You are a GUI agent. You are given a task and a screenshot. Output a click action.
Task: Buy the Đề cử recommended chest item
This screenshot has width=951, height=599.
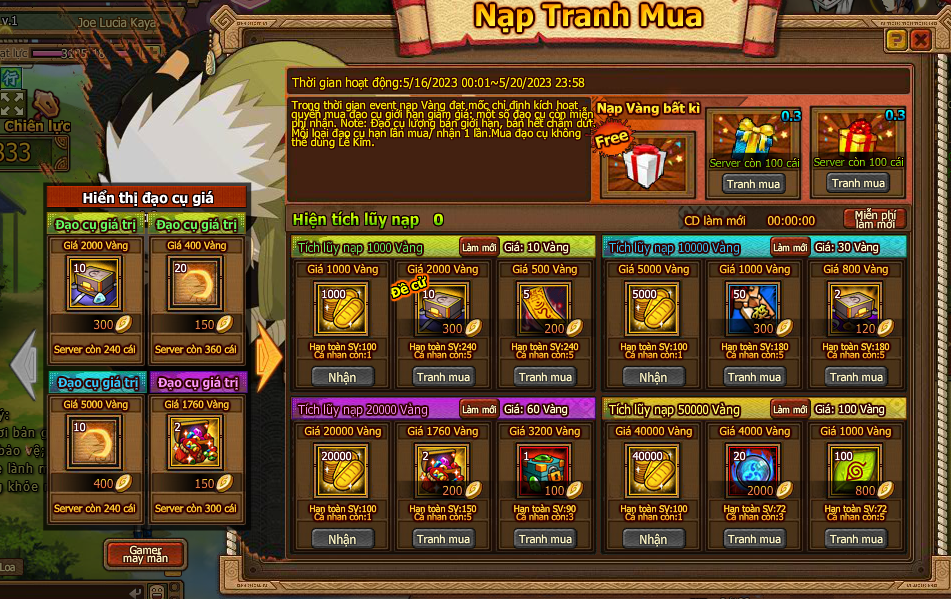pos(444,377)
